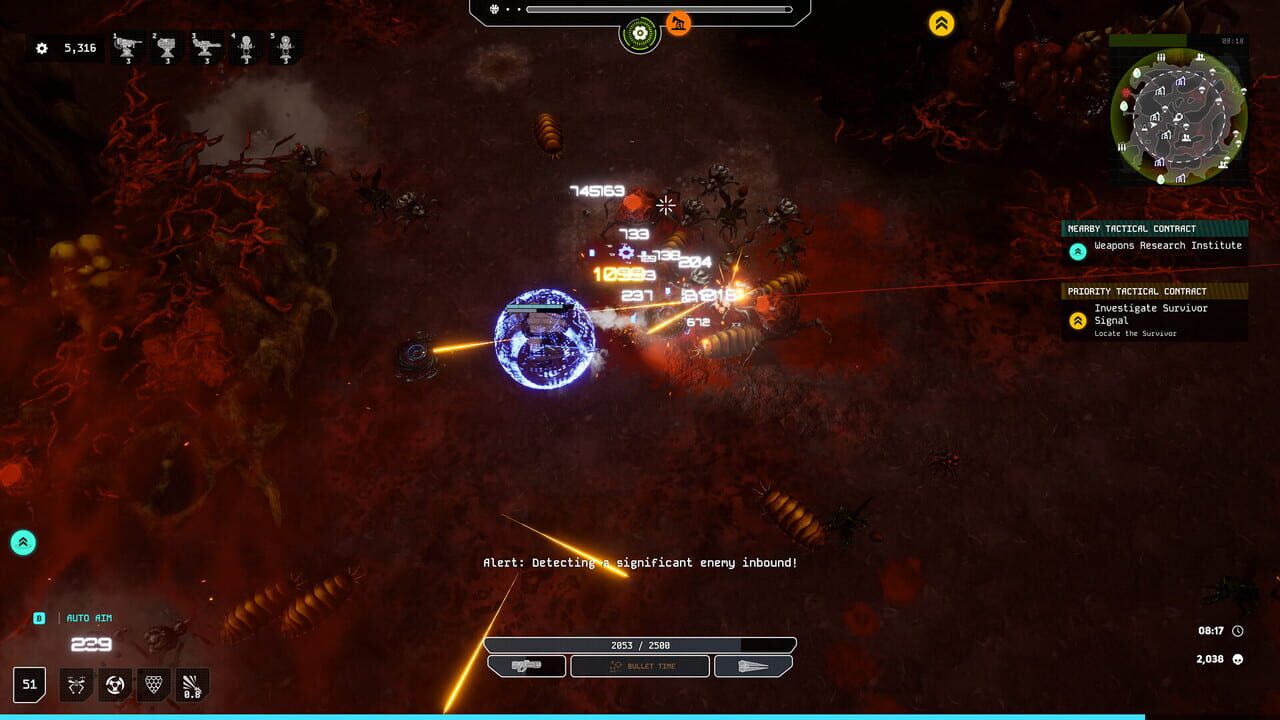Select the blade secondary weapon icon
Screen dimensions: 1280x720
(753, 665)
